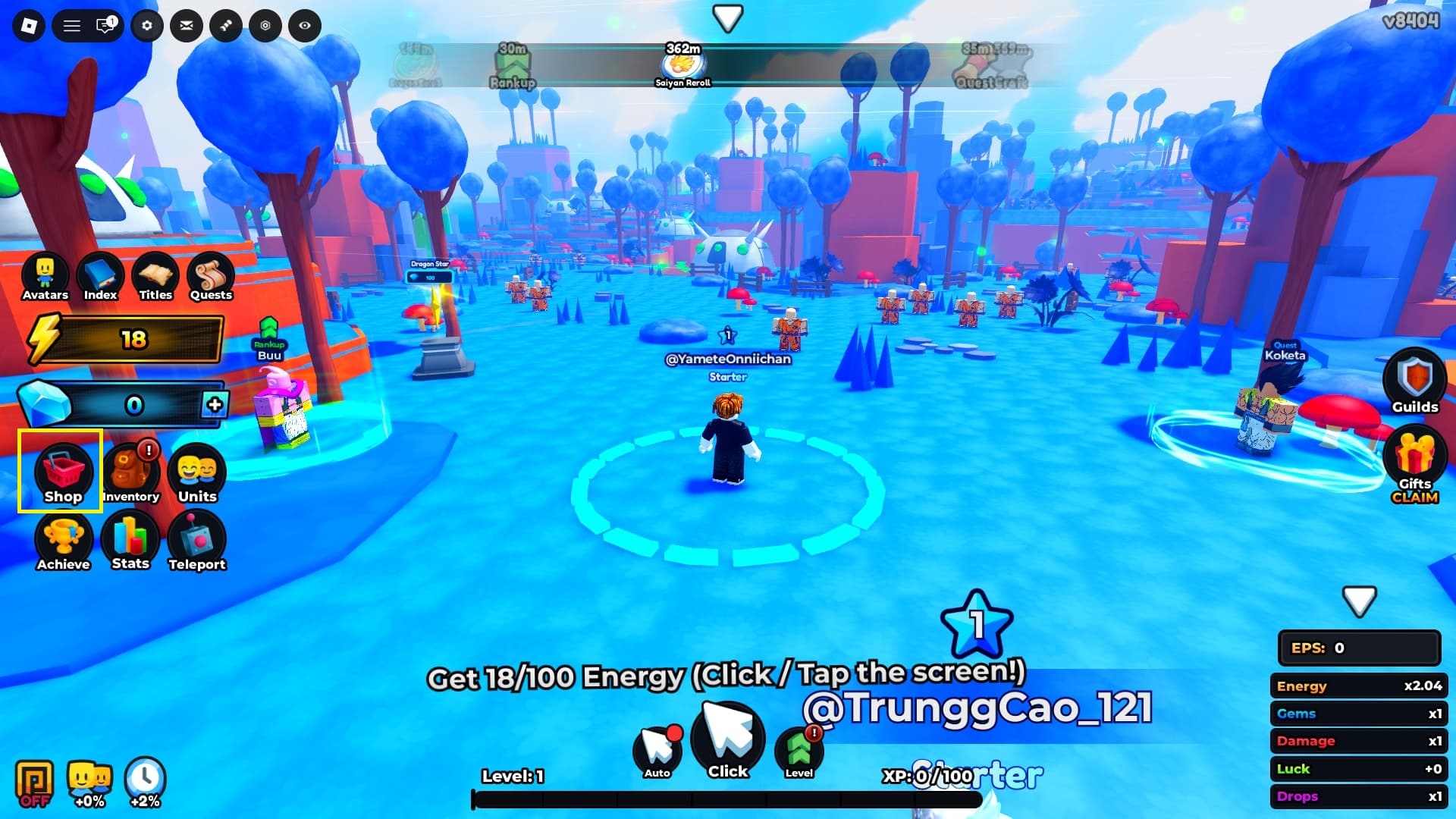Viewport: 1456px width, 819px height.
Task: Open the Roblox main menu logo
Action: pyautogui.click(x=29, y=26)
